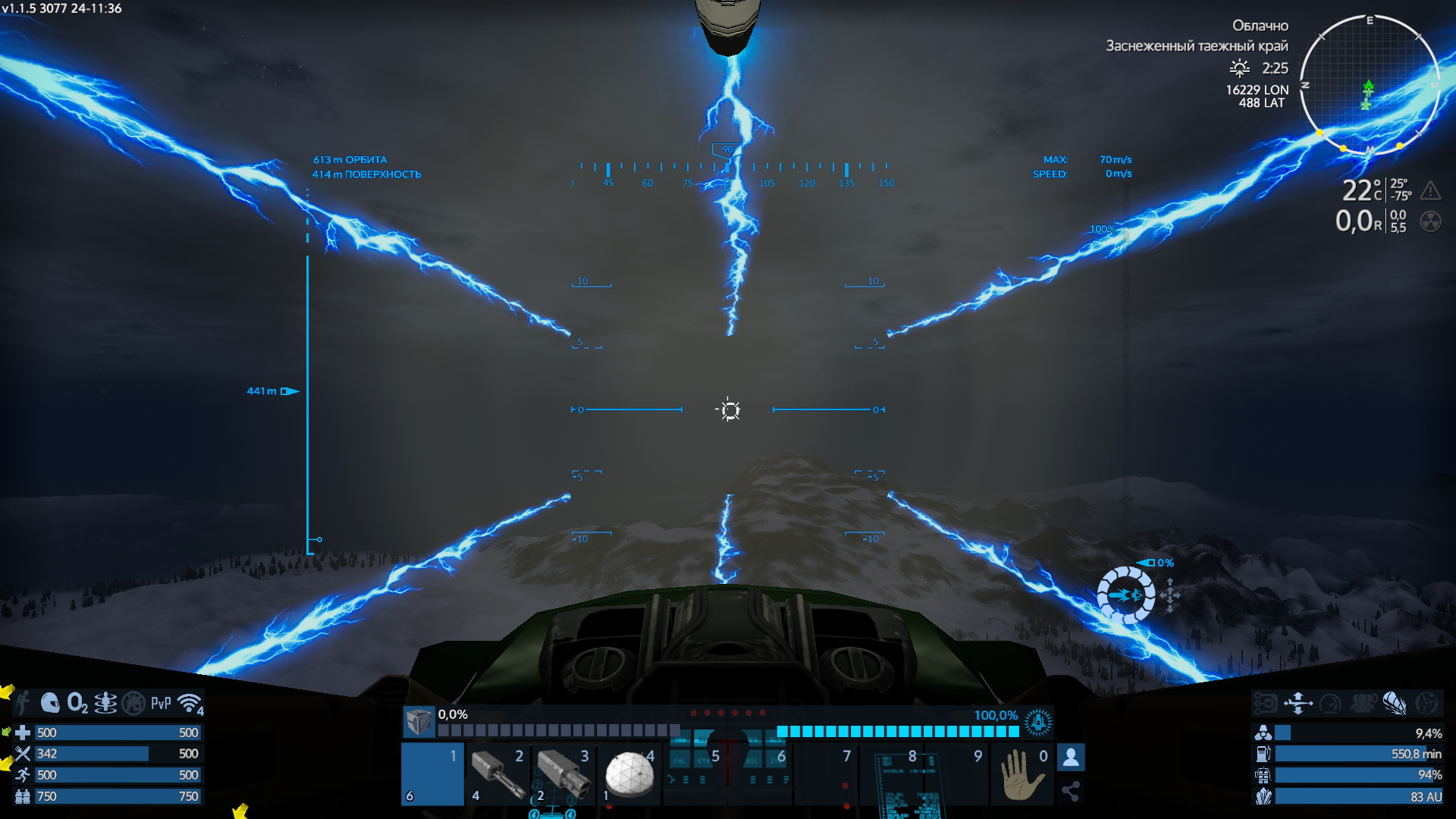Click the share icon beside the hotbar
The height and width of the screenshot is (819, 1456).
click(x=1071, y=792)
